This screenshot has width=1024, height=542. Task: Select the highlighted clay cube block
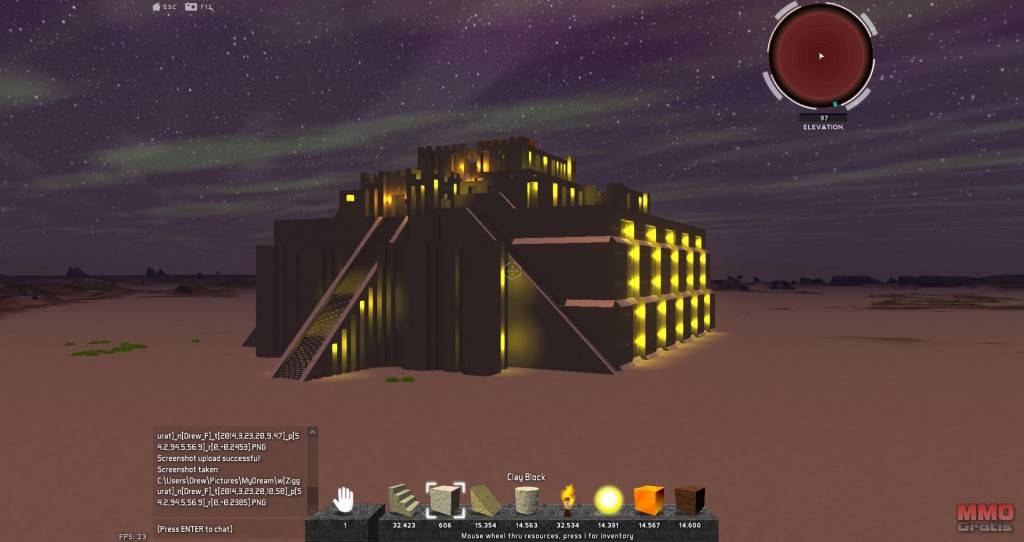[444, 499]
